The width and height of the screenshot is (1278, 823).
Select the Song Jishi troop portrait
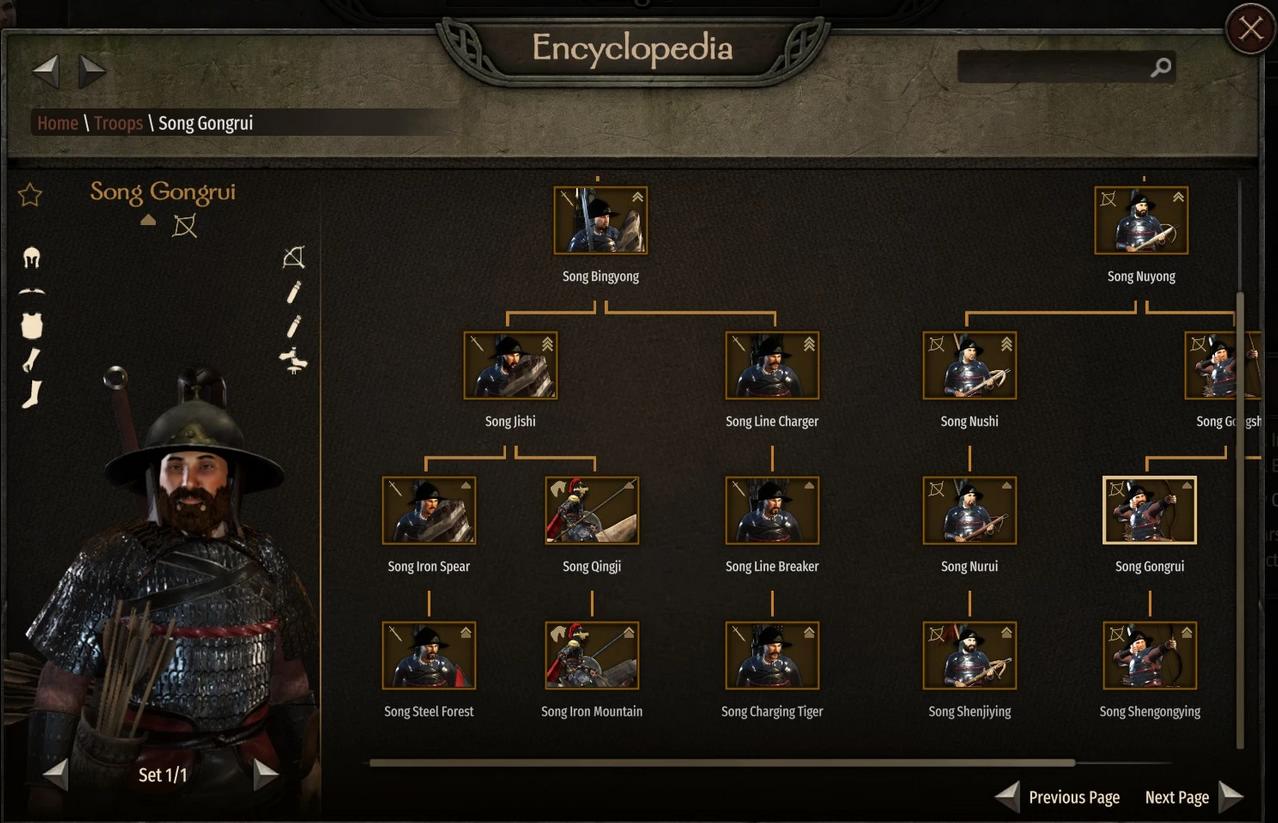(x=510, y=365)
